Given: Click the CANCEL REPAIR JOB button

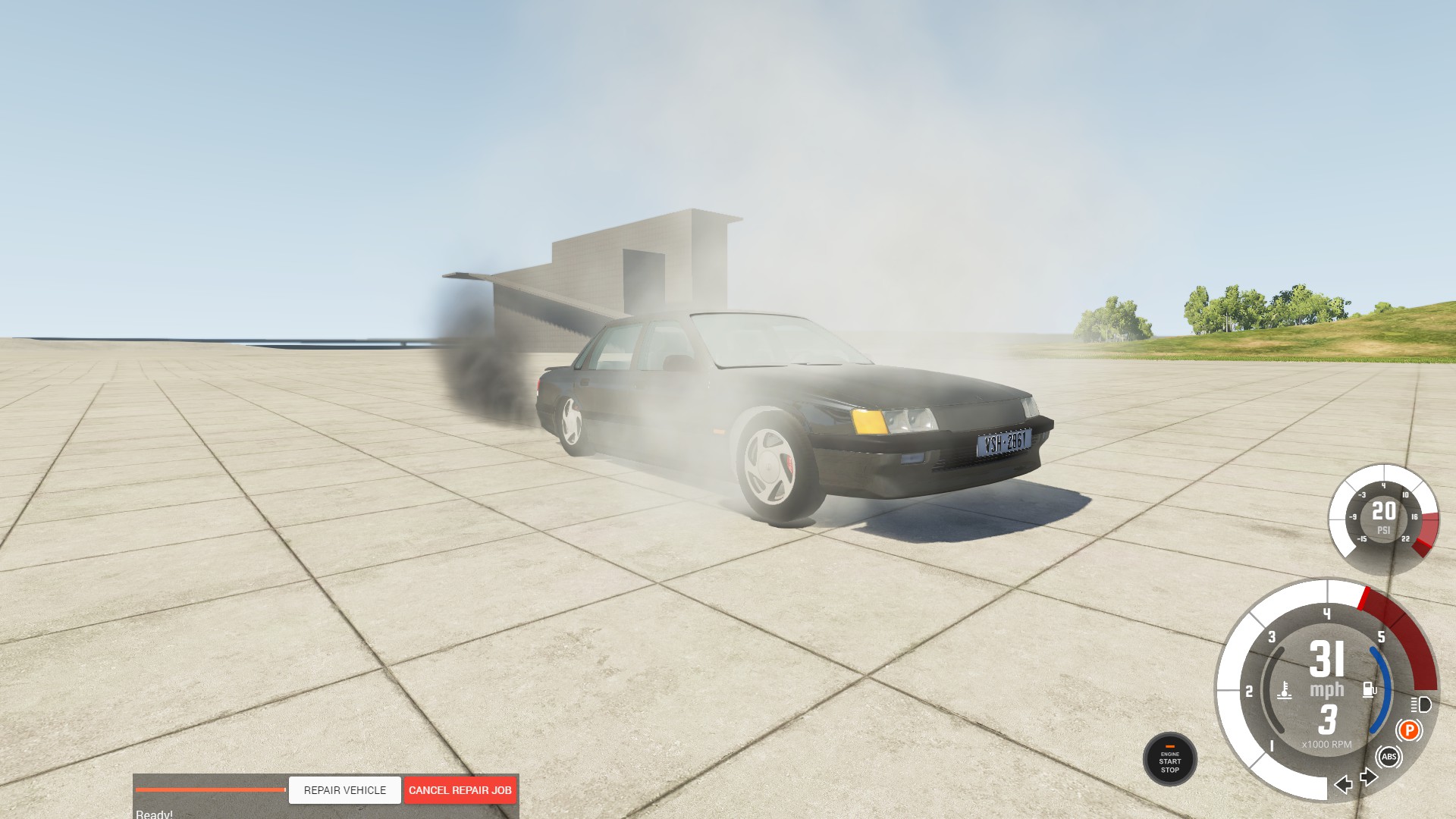Looking at the screenshot, I should pos(460,790).
